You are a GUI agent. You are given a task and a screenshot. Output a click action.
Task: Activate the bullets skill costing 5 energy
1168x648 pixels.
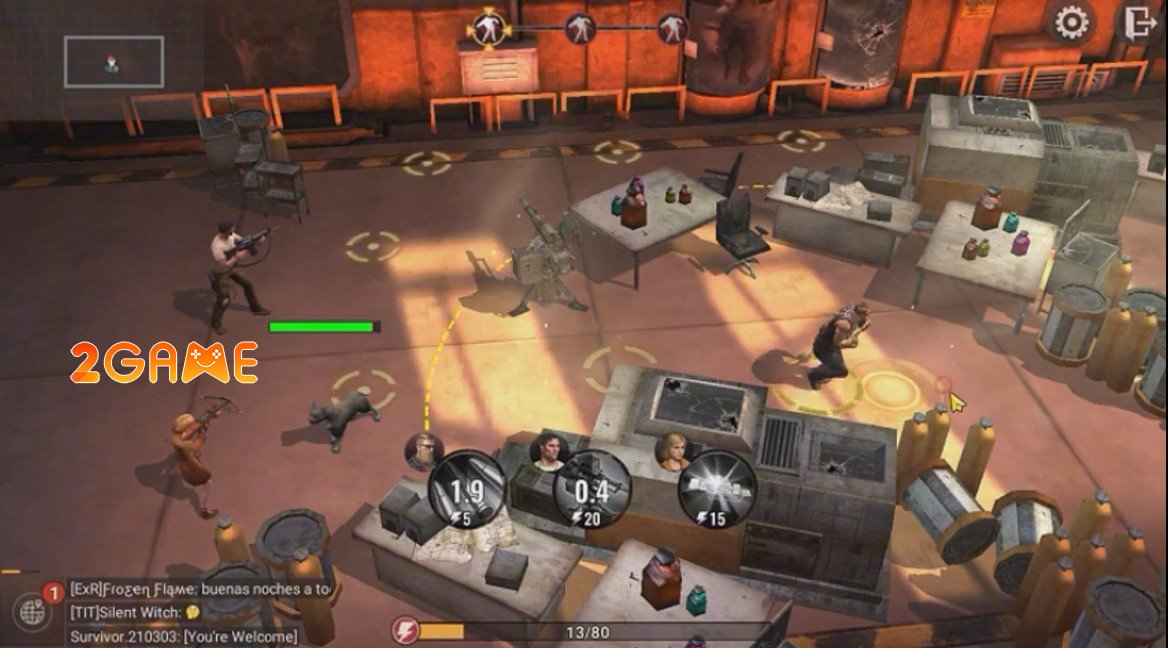point(467,489)
